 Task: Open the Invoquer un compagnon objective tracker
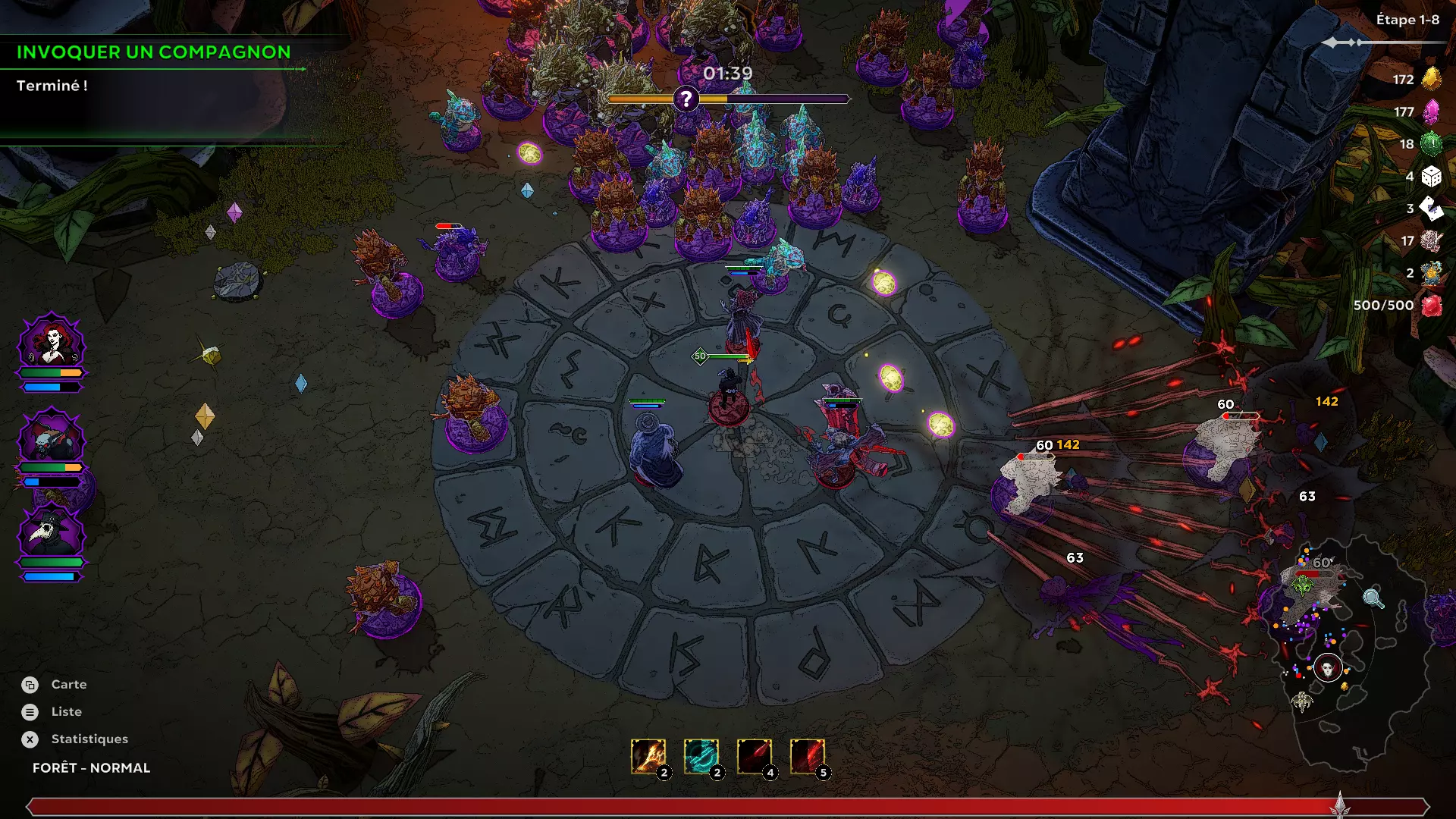pos(154,52)
